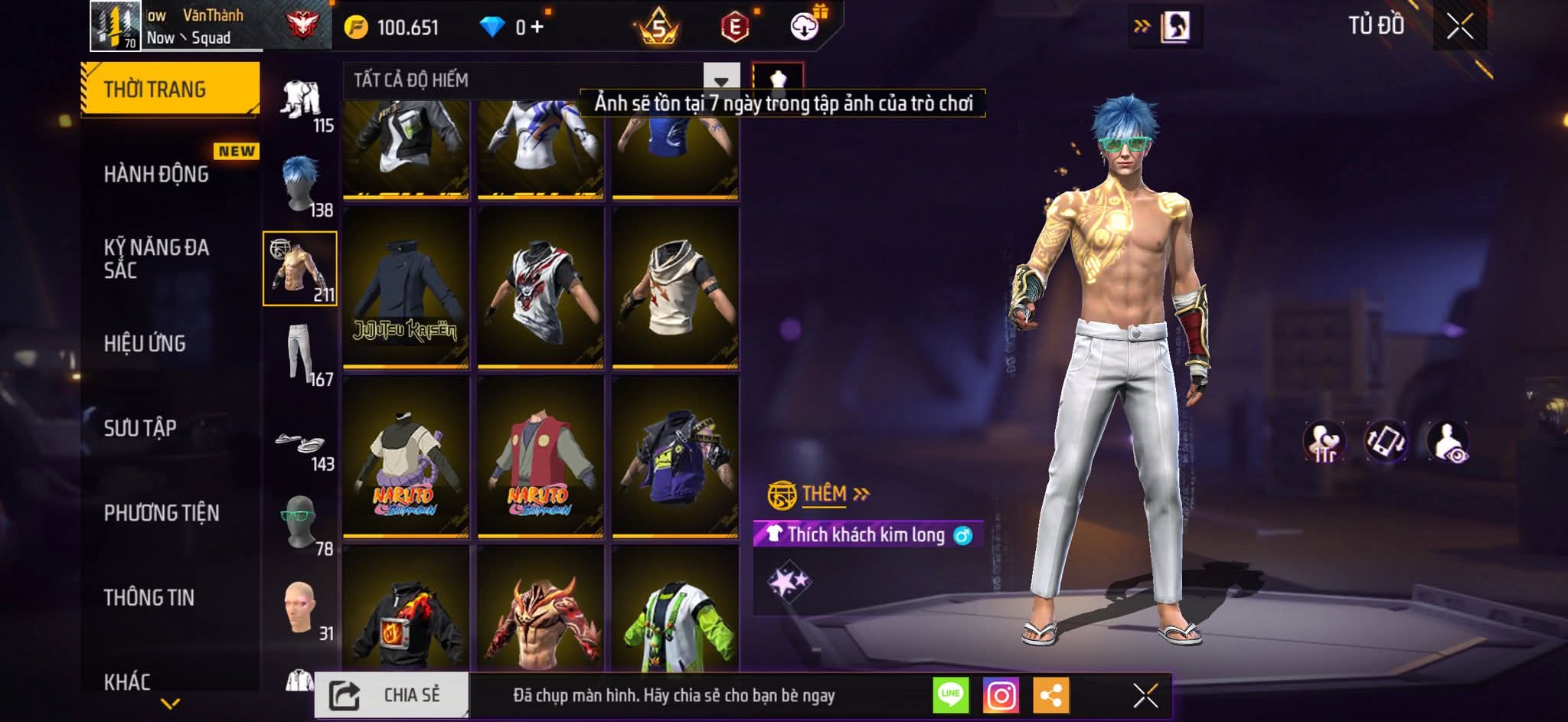Viewport: 1568px width, 722px height.
Task: Open the PHƯƠNG TIỆN category
Action: coord(162,513)
